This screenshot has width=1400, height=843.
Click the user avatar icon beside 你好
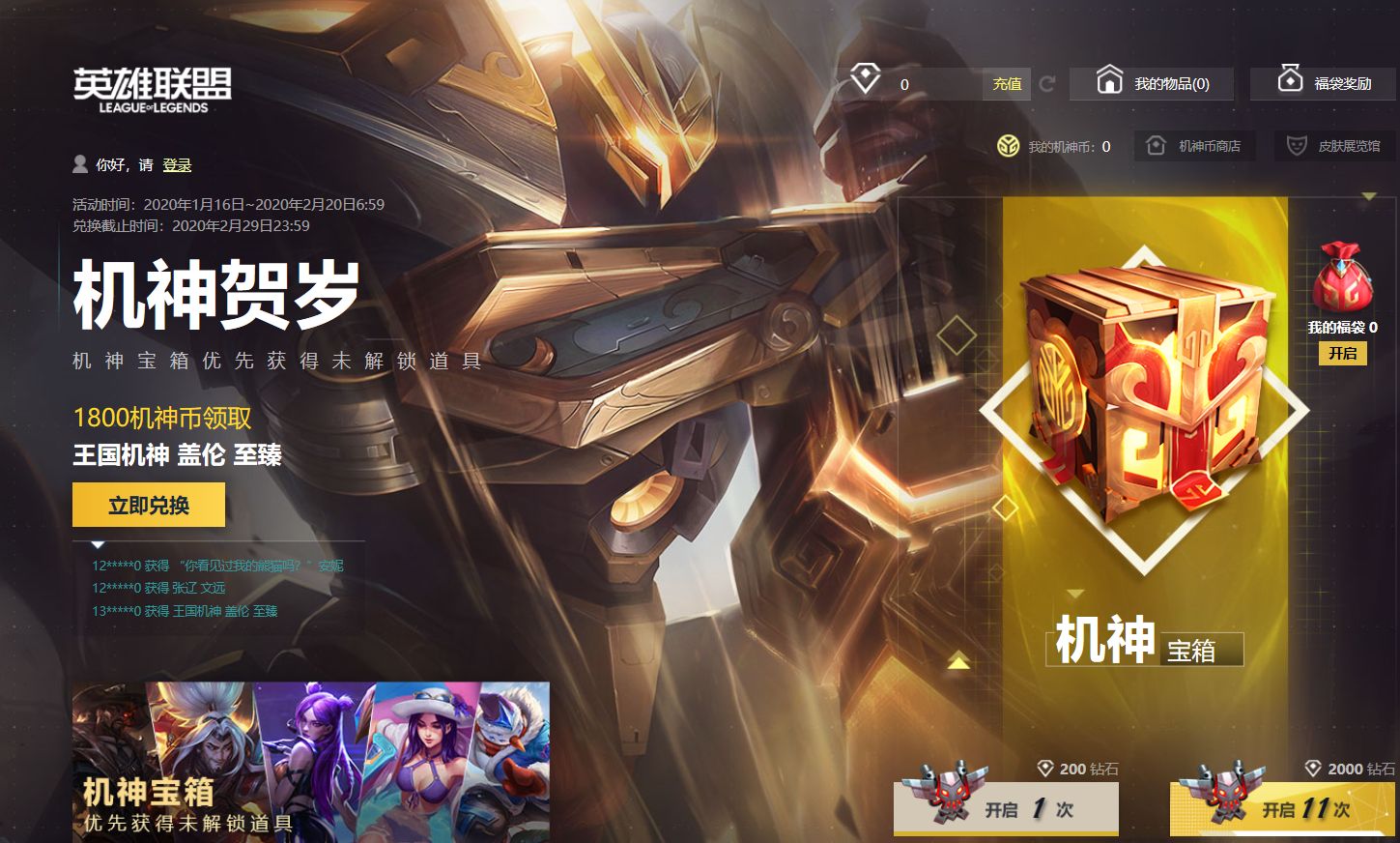click(79, 163)
